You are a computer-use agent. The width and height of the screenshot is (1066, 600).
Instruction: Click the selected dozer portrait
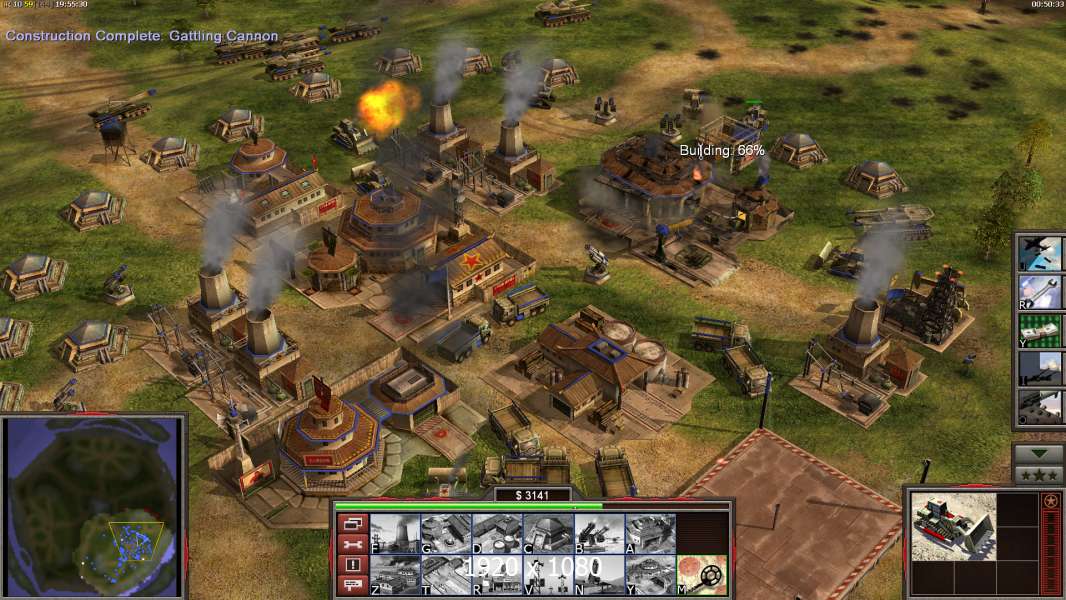pos(953,527)
